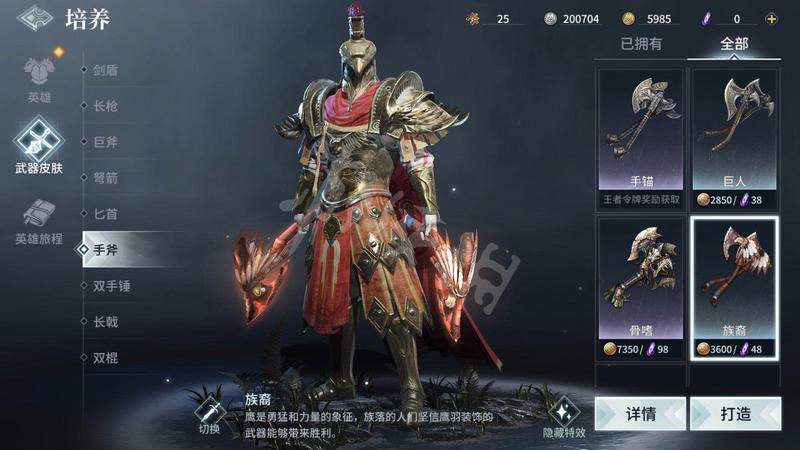Go back using the top-left arrow icon
Viewport: 800px width, 450px height.
tap(36, 18)
